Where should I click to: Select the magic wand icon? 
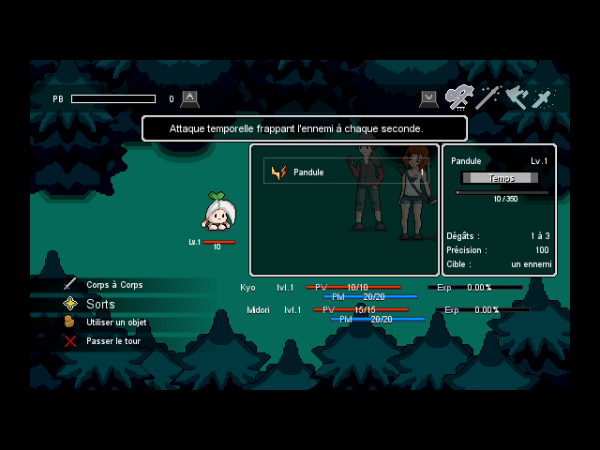pyautogui.click(x=488, y=97)
